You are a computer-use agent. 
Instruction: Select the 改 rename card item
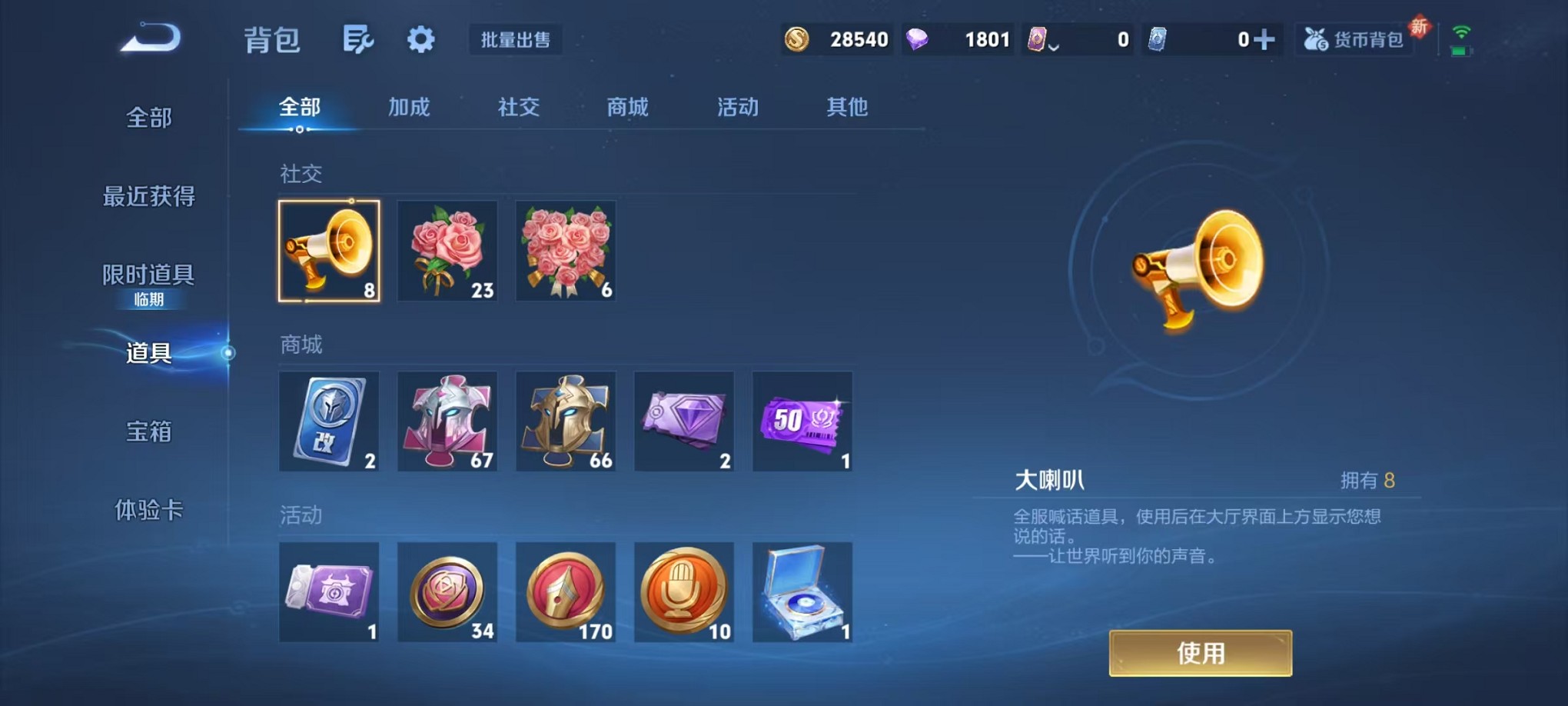(x=329, y=421)
